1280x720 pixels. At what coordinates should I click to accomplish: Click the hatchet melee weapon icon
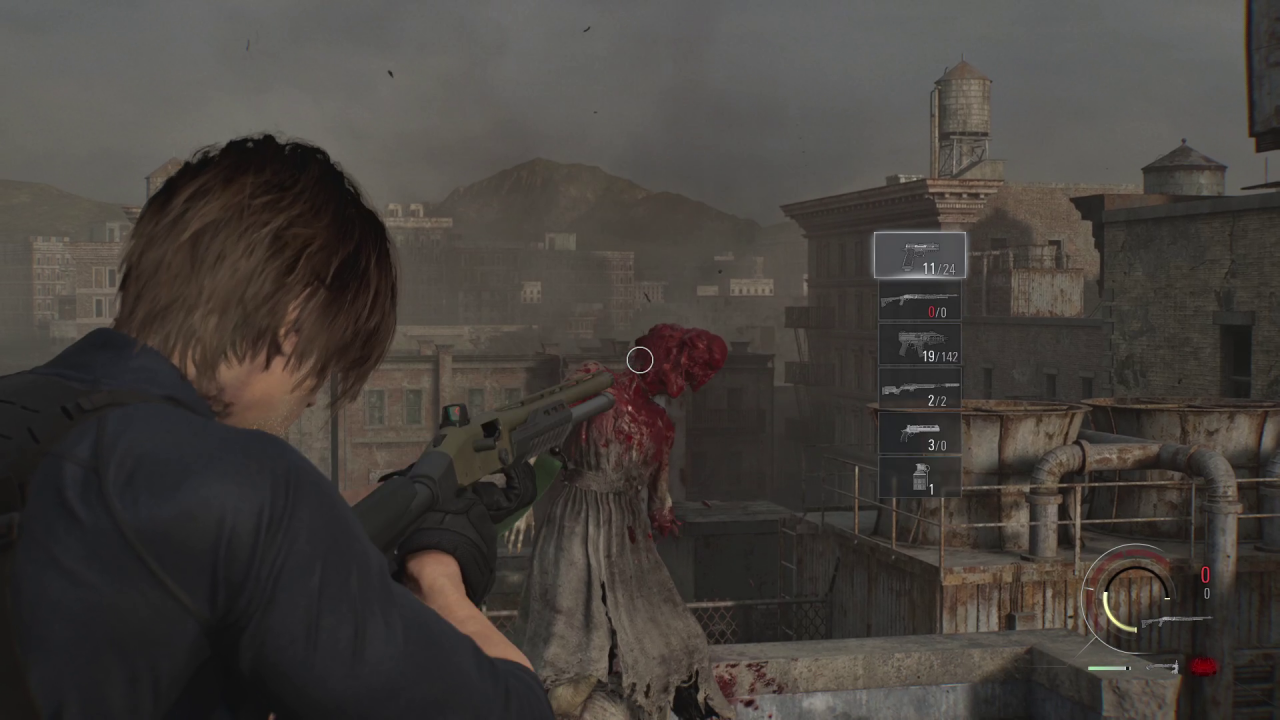(1163, 667)
